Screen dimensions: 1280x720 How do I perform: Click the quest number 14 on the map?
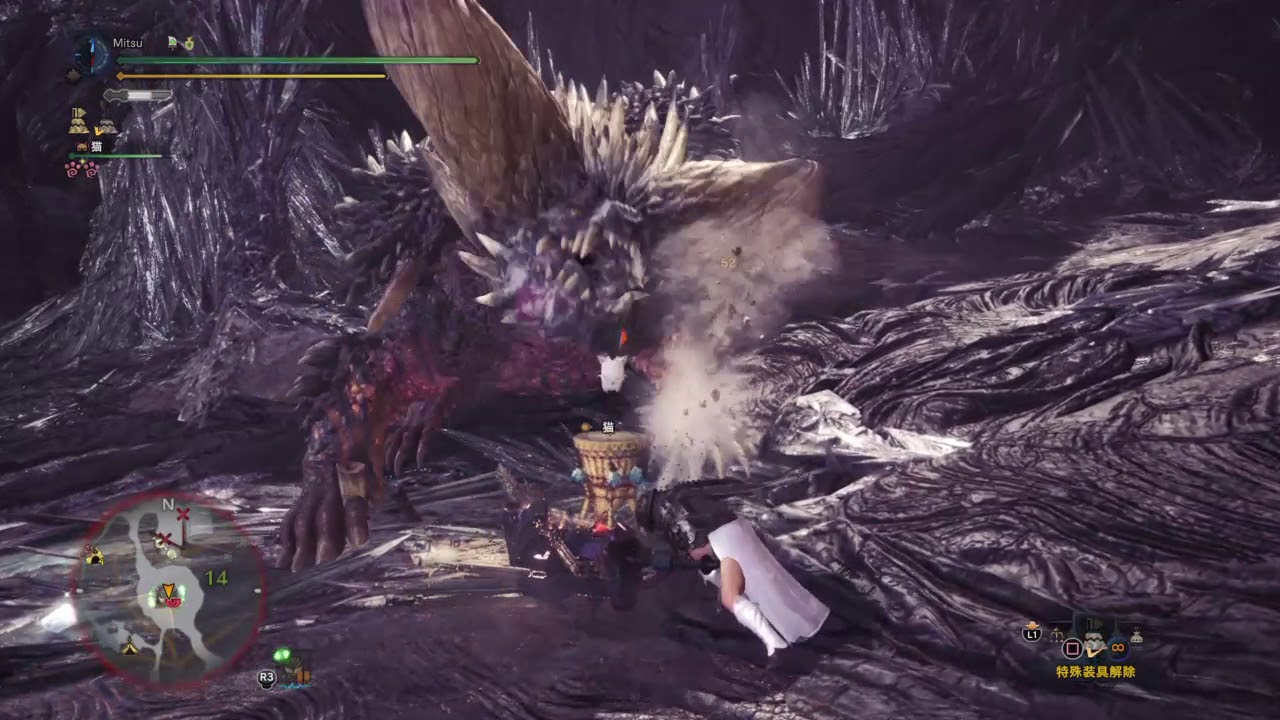(215, 576)
